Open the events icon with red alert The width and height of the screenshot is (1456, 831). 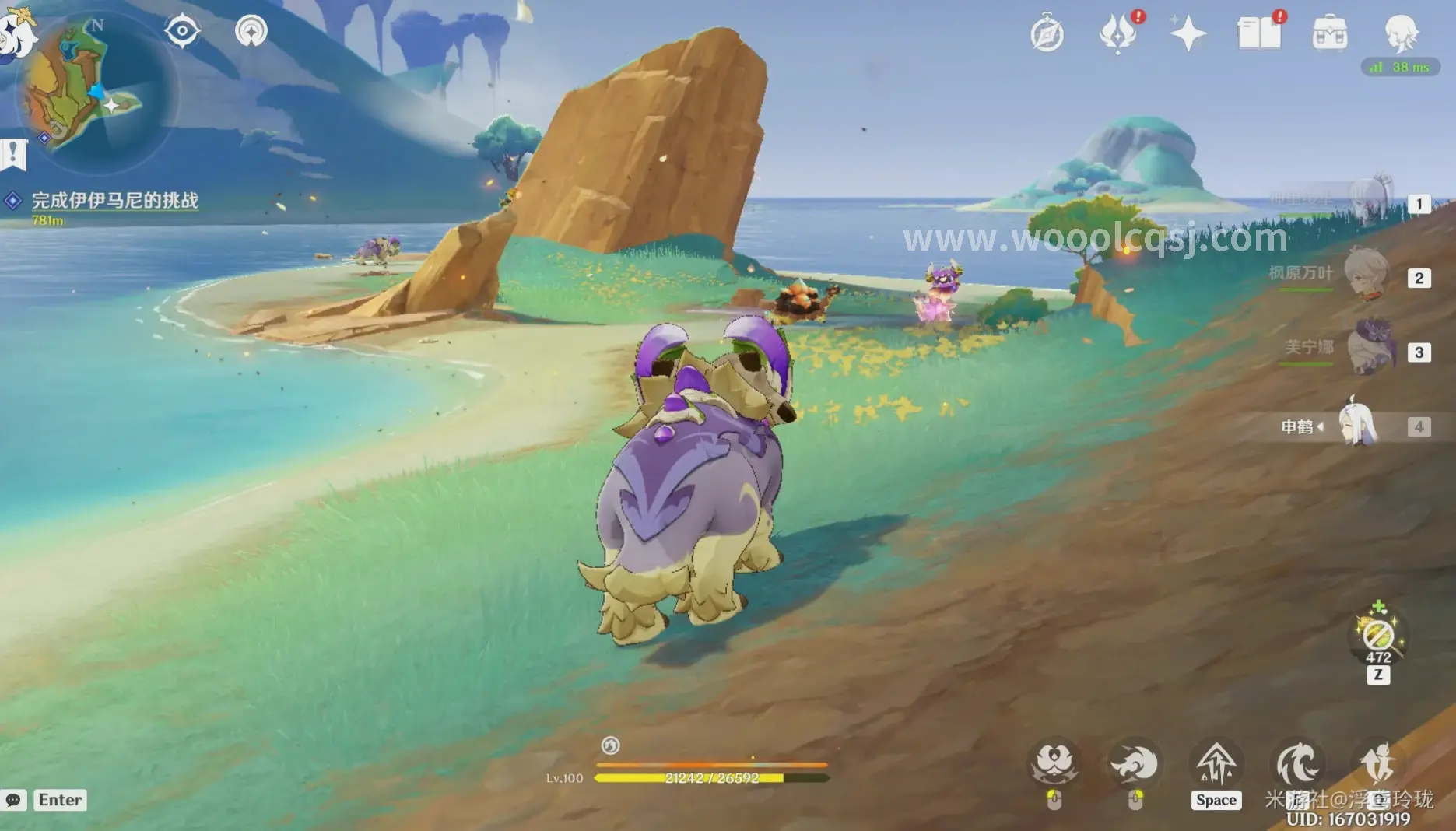1118,34
